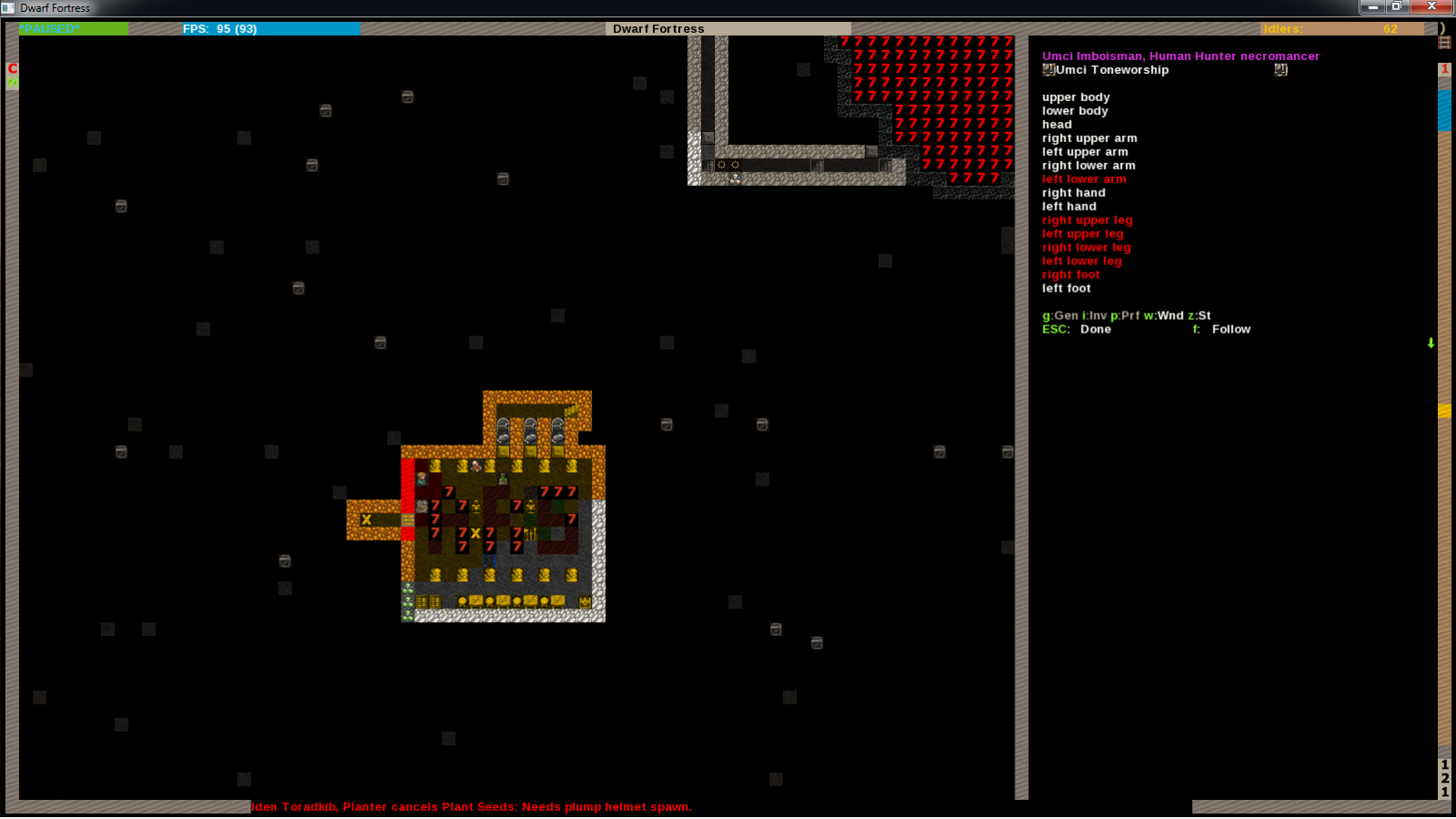Select the left hand entry
Screen dimensions: 1456x819
[1069, 207]
